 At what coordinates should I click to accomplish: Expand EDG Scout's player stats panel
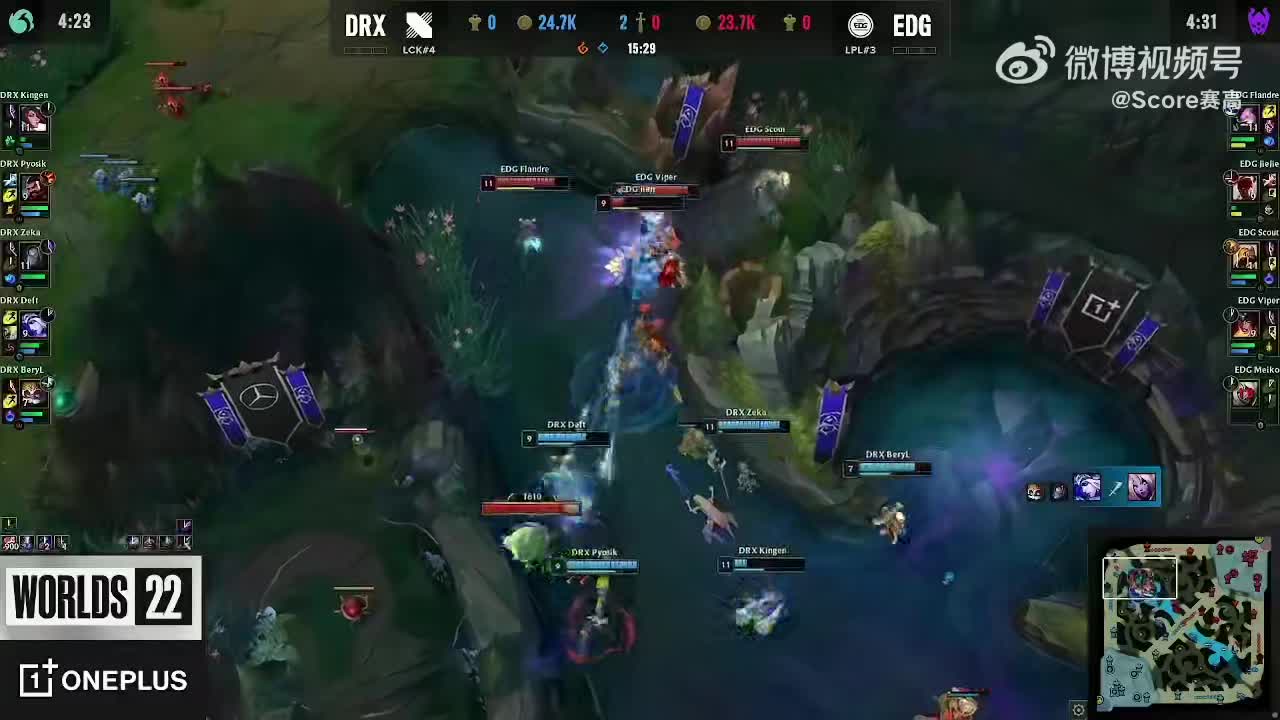[1248, 255]
